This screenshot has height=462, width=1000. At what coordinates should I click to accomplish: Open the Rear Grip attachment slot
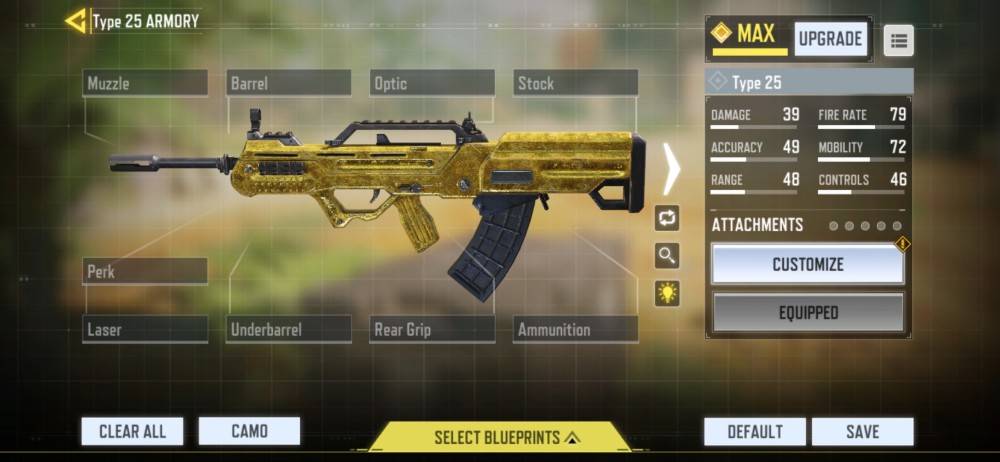(432, 329)
